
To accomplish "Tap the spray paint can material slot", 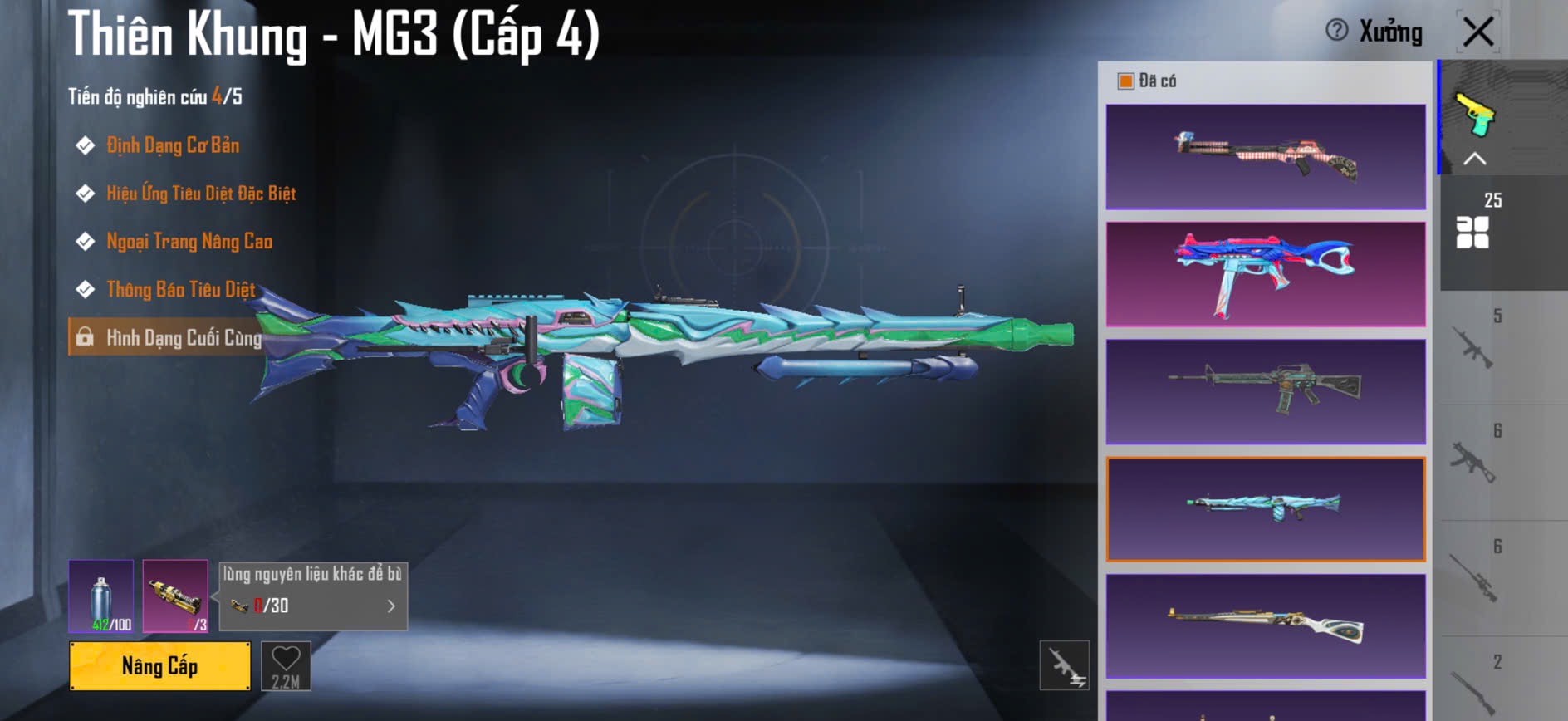I will (x=100, y=596).
